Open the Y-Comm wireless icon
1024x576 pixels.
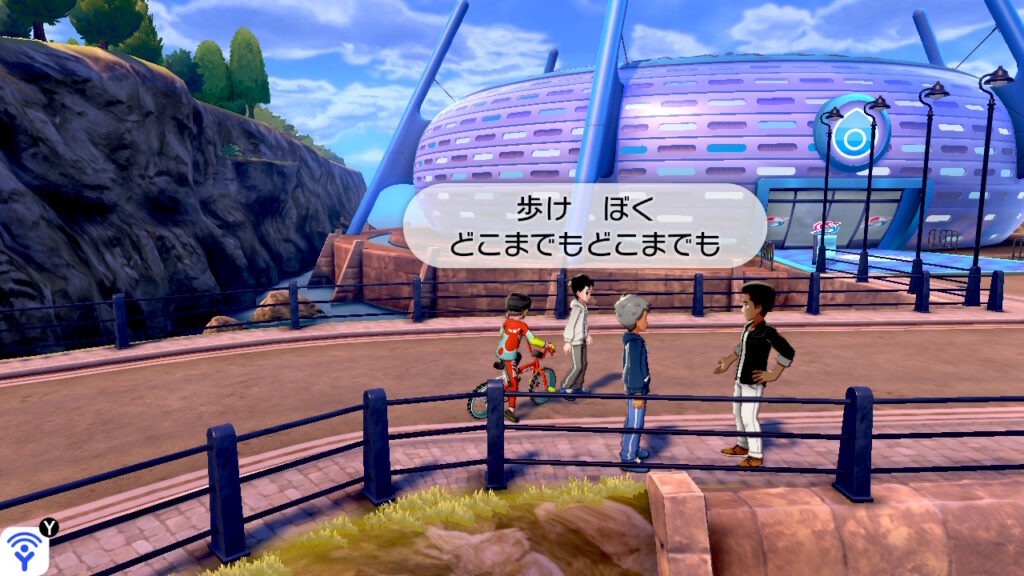[22, 551]
